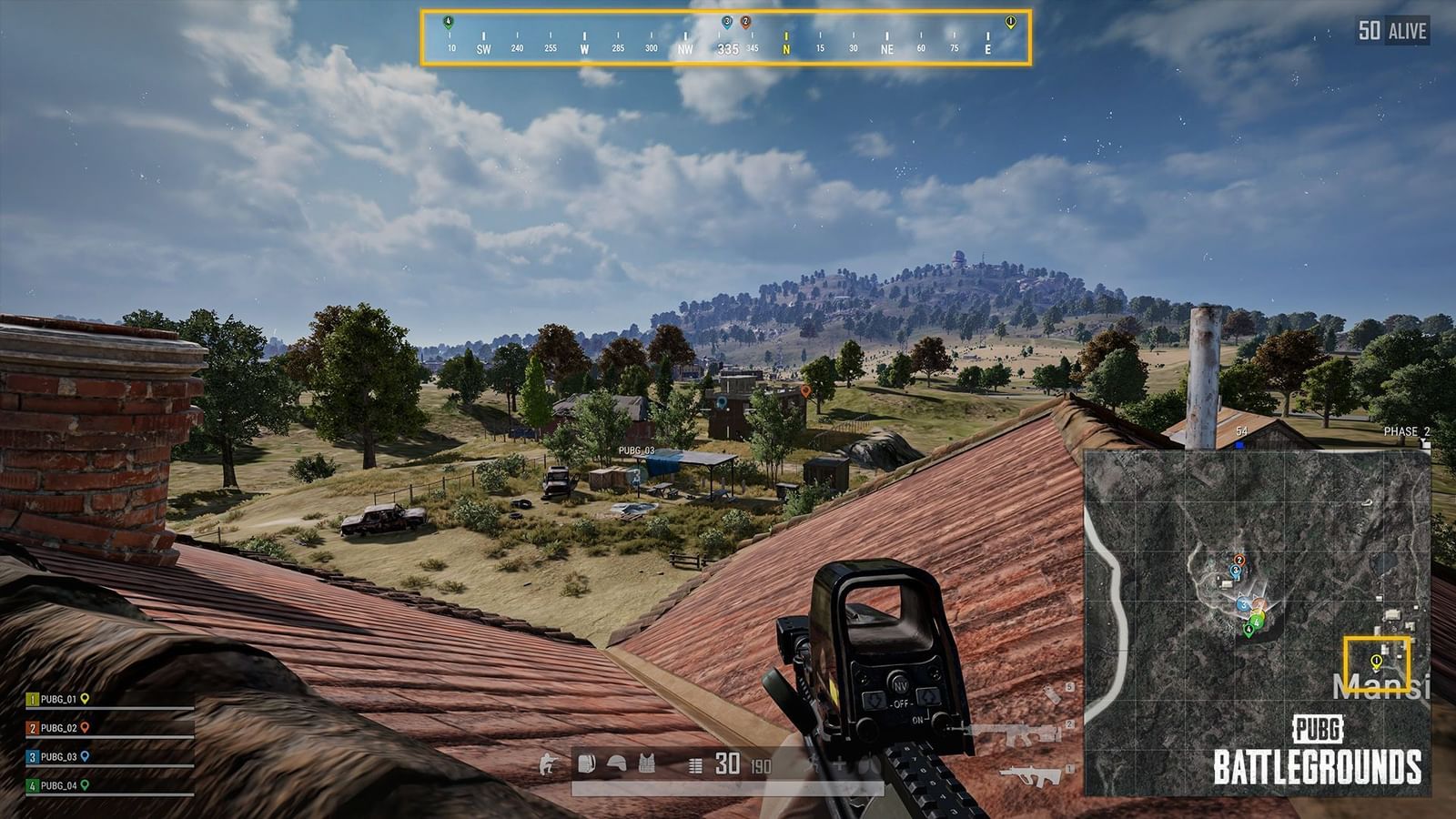1456x819 pixels.
Task: Click the 50 ALIVE counter
Action: pos(1391,30)
